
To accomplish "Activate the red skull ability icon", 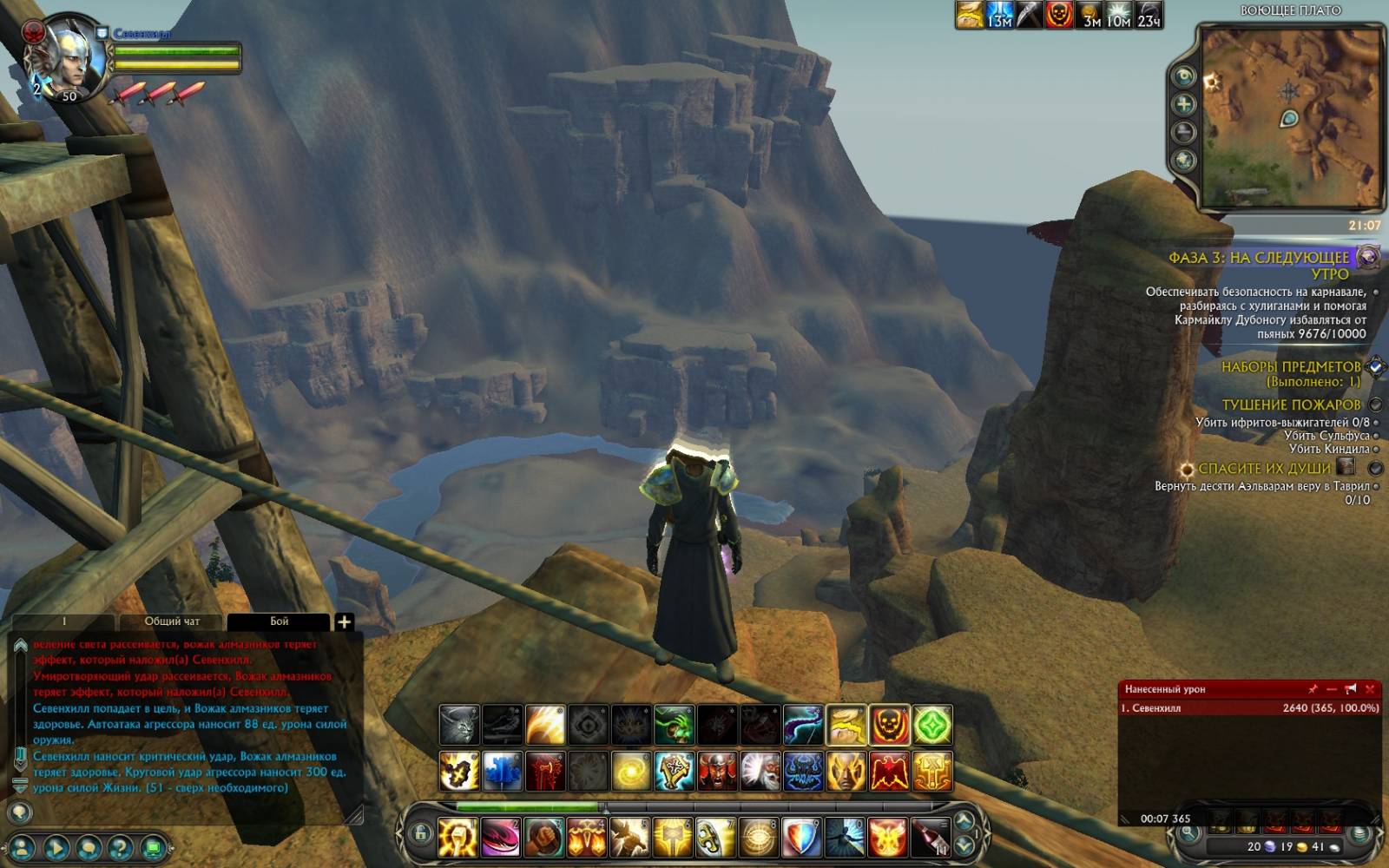I will click(x=889, y=726).
